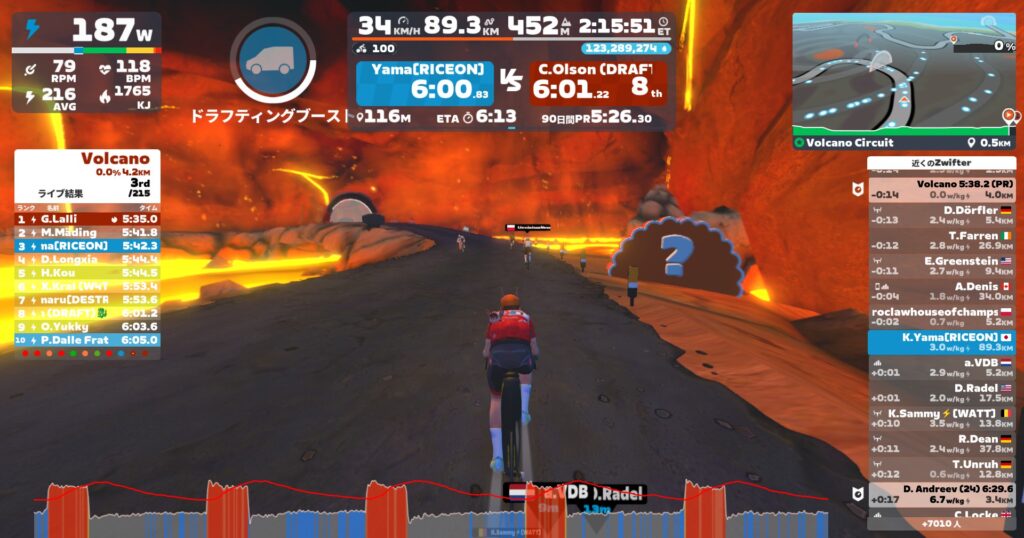Select T.Farren in nearby riders list
Image resolution: width=1024 pixels, height=538 pixels.
click(x=940, y=240)
